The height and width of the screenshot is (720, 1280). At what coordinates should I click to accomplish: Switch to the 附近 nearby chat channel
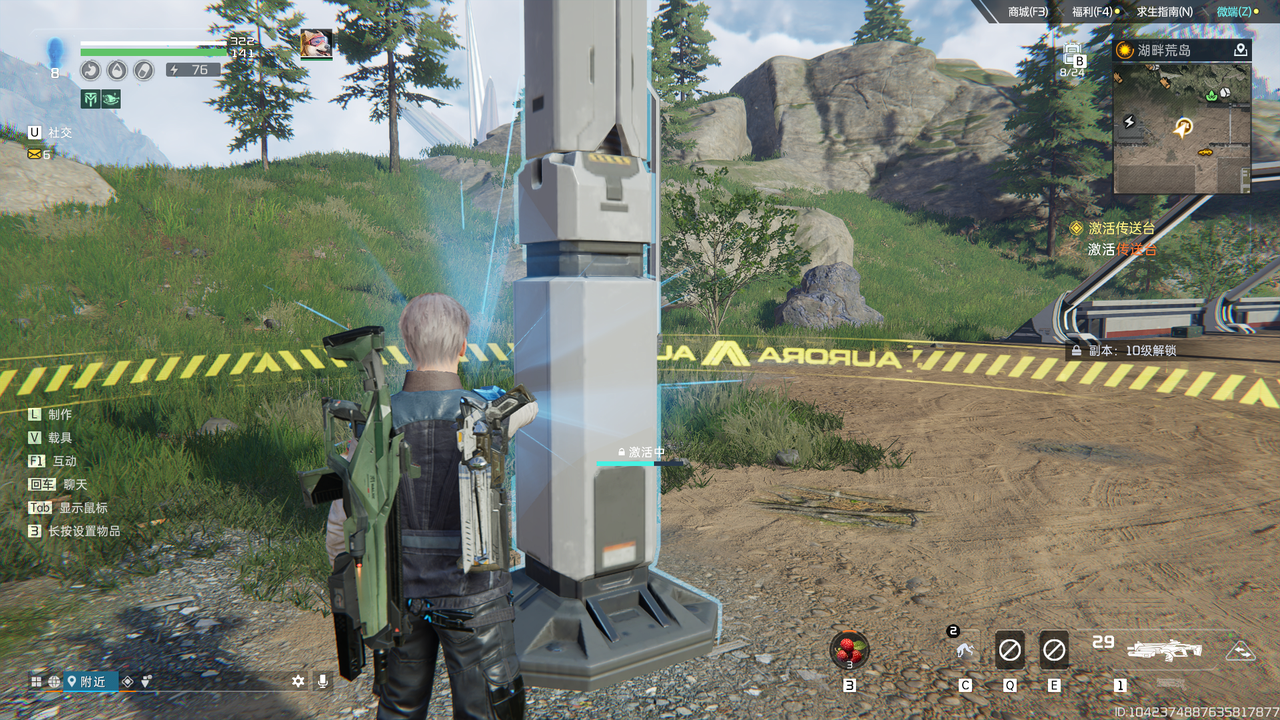tap(87, 681)
